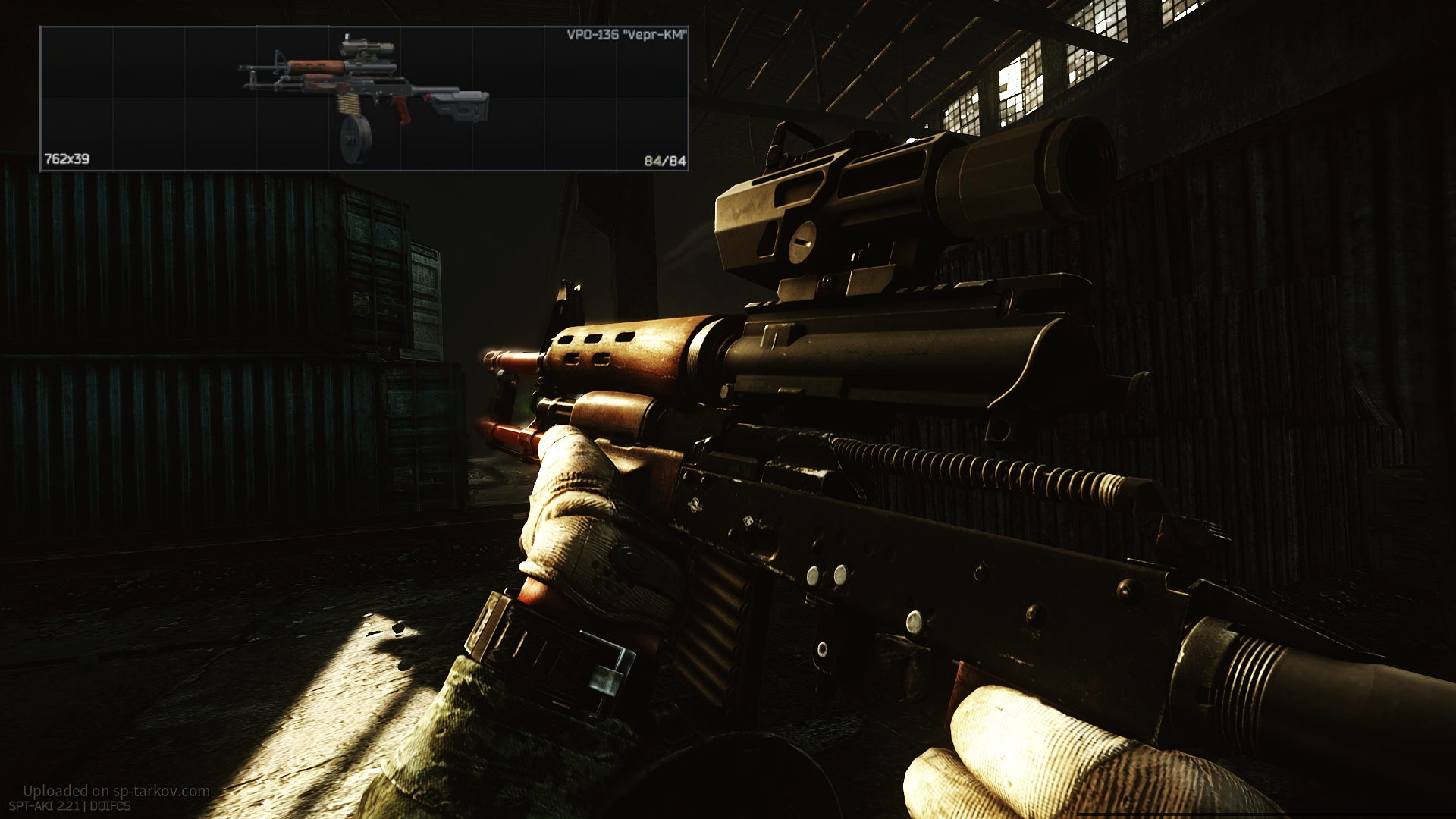Select the VPO-136 "Vepr-KM" weapon item tile

[364, 99]
